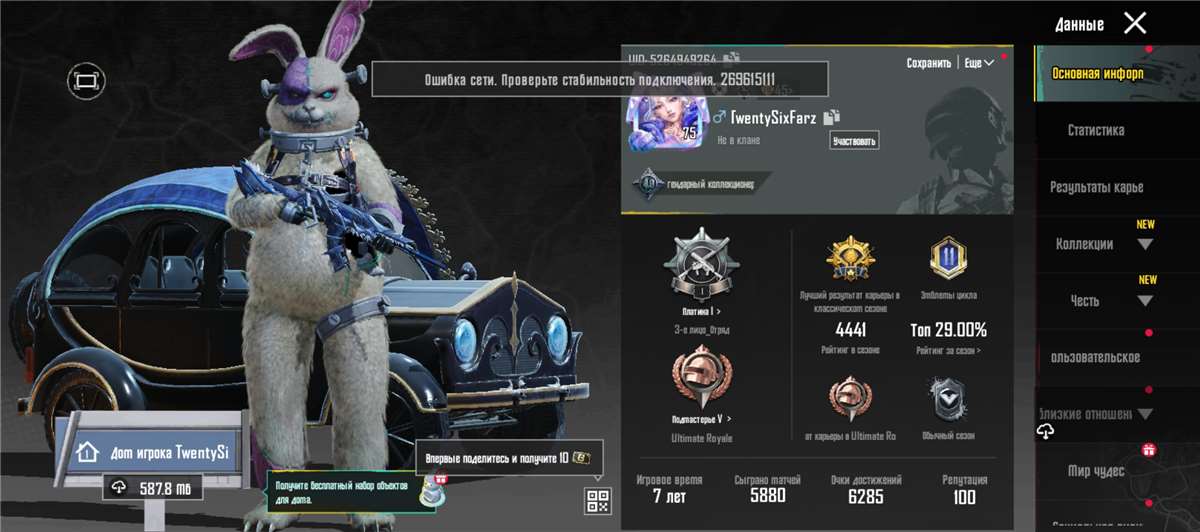This screenshot has width=1200, height=532.
Task: Click the Сохранить button
Action: (x=928, y=63)
